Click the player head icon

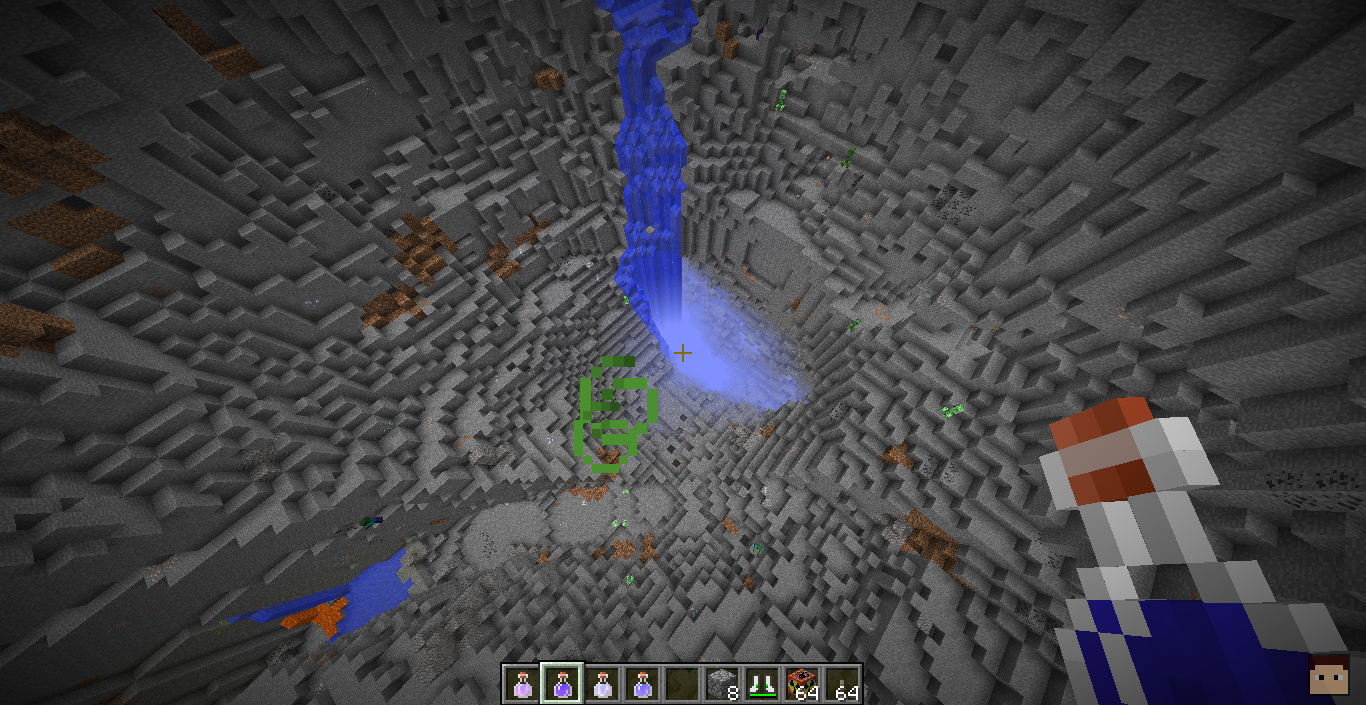(1329, 675)
